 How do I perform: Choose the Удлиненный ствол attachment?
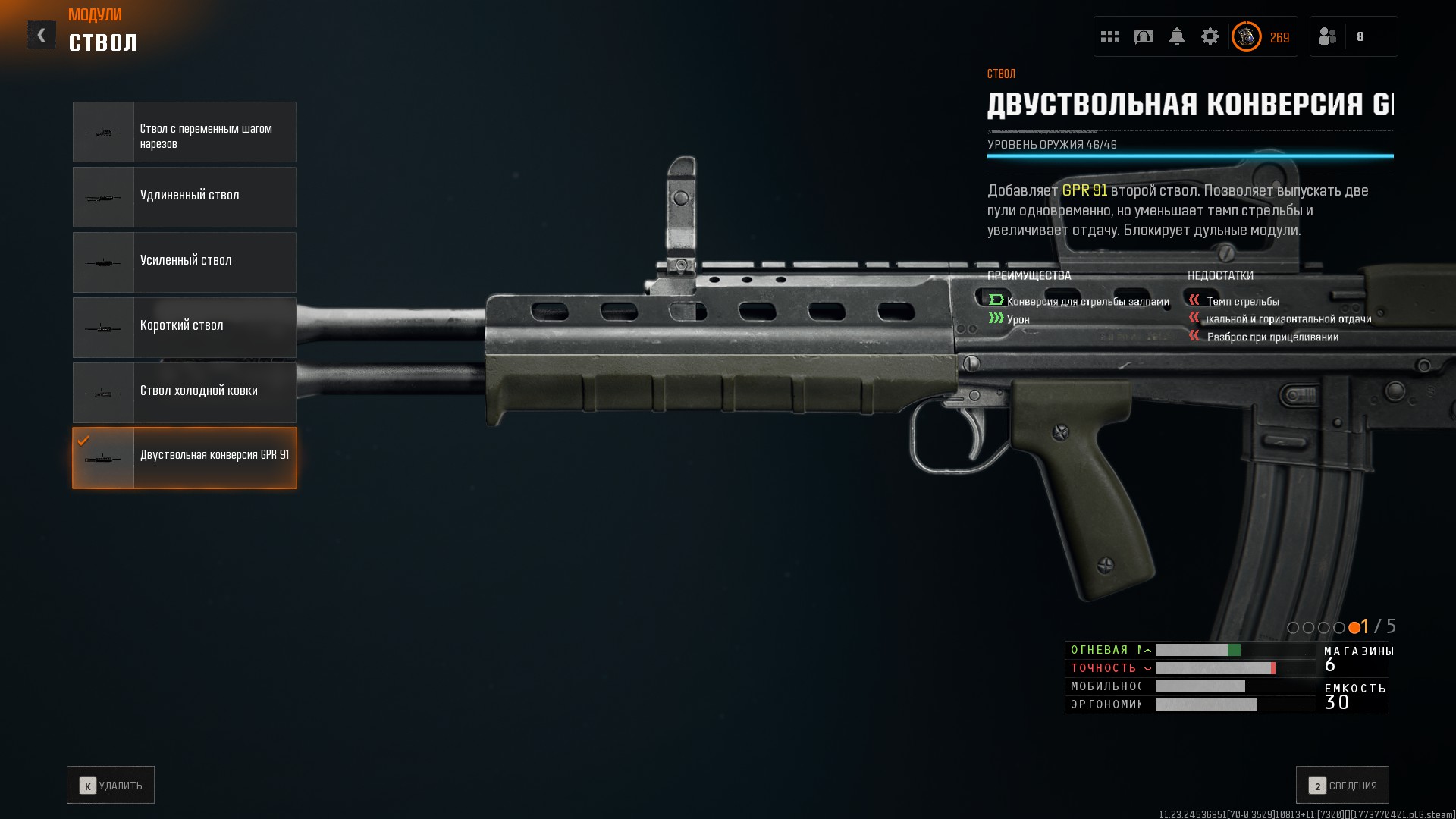tap(184, 197)
